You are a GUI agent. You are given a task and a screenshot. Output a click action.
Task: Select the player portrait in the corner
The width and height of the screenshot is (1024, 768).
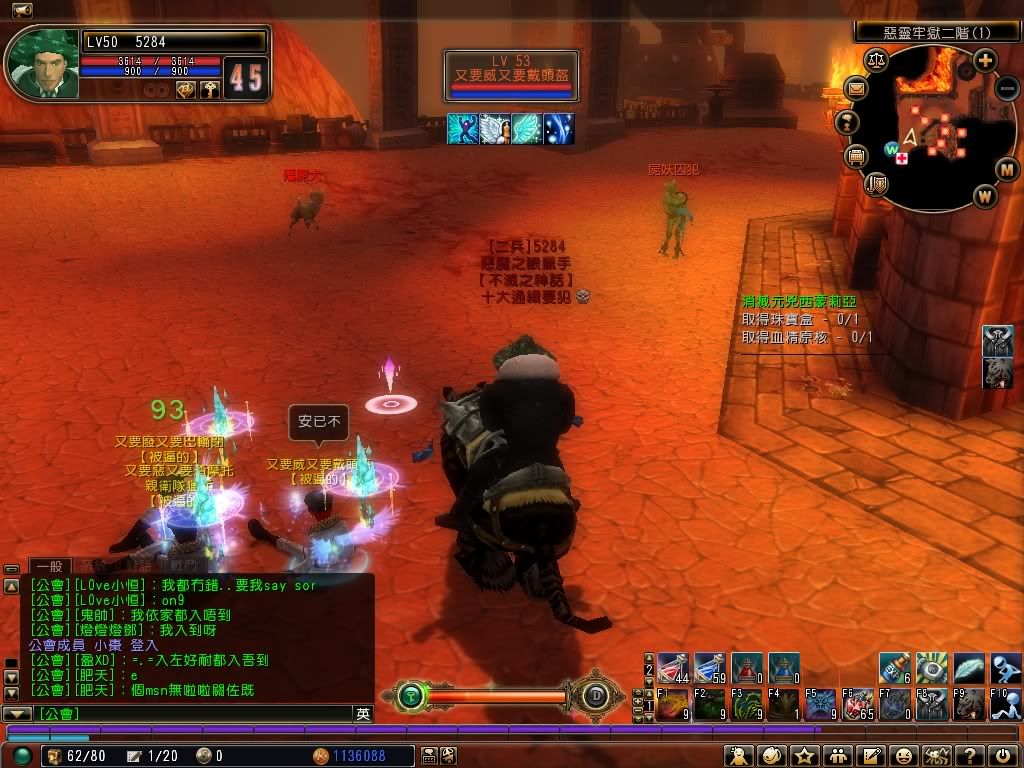(x=42, y=64)
